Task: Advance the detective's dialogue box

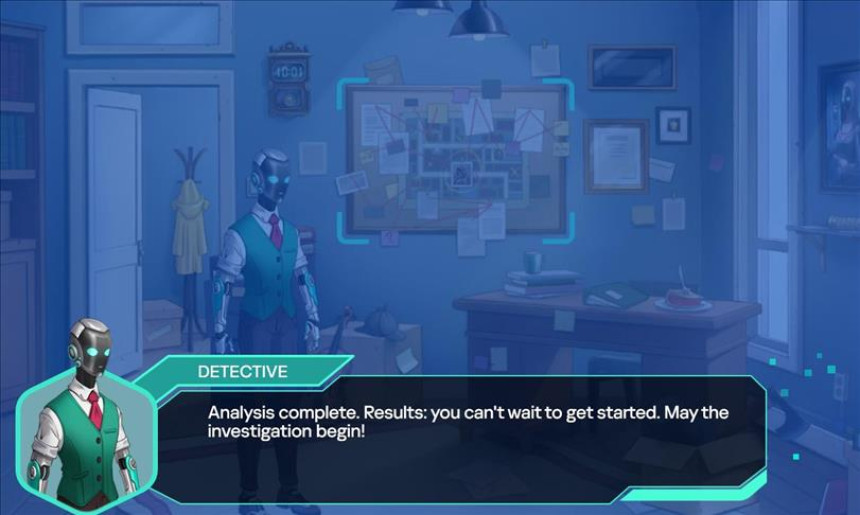Action: point(460,430)
